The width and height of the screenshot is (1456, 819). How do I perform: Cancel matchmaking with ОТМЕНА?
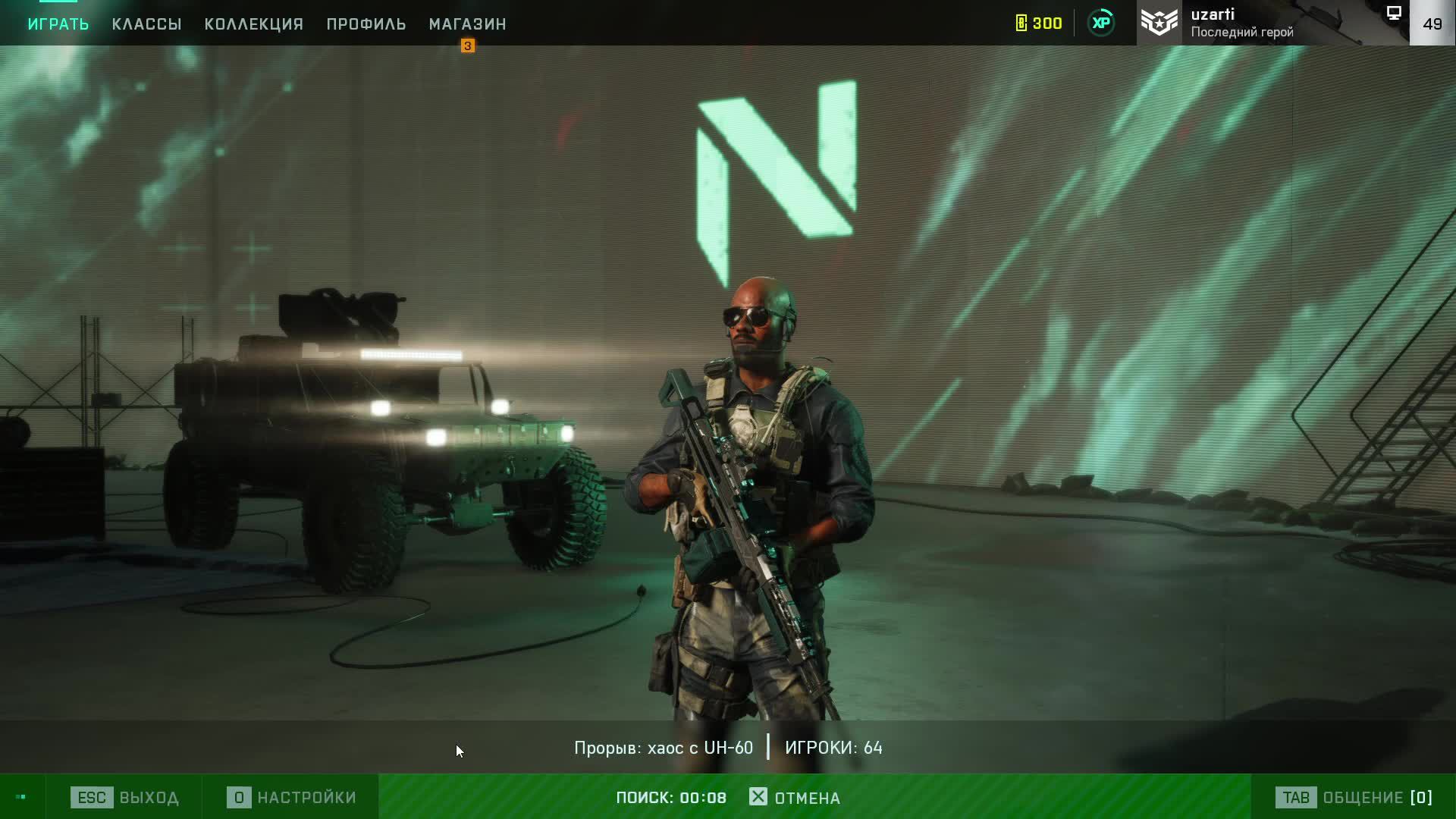pos(795,797)
